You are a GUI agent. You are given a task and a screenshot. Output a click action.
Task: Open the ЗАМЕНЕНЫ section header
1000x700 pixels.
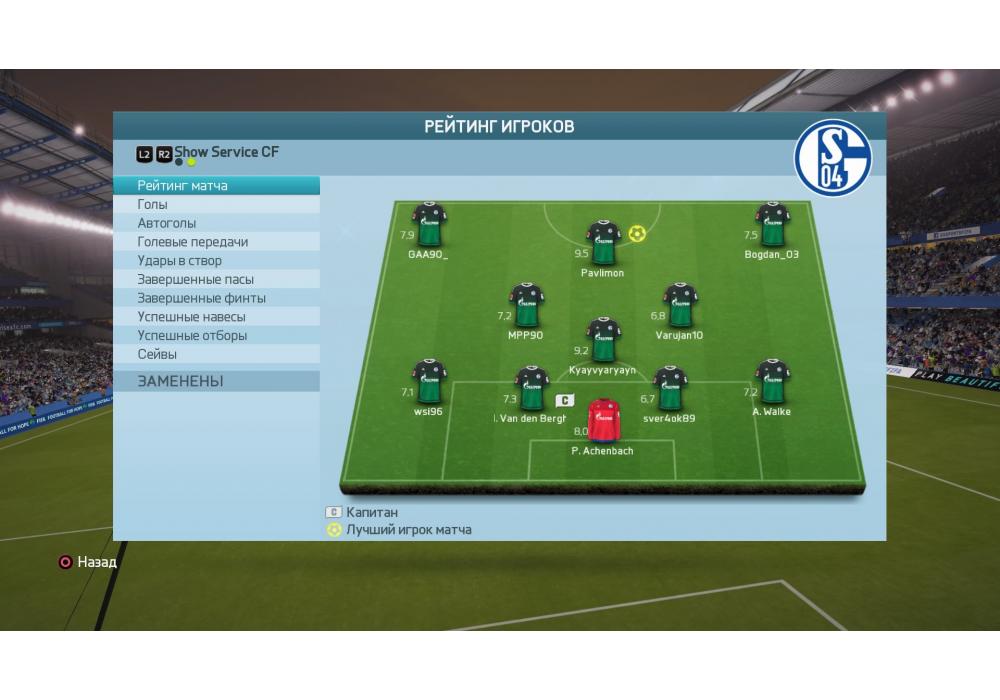point(216,381)
